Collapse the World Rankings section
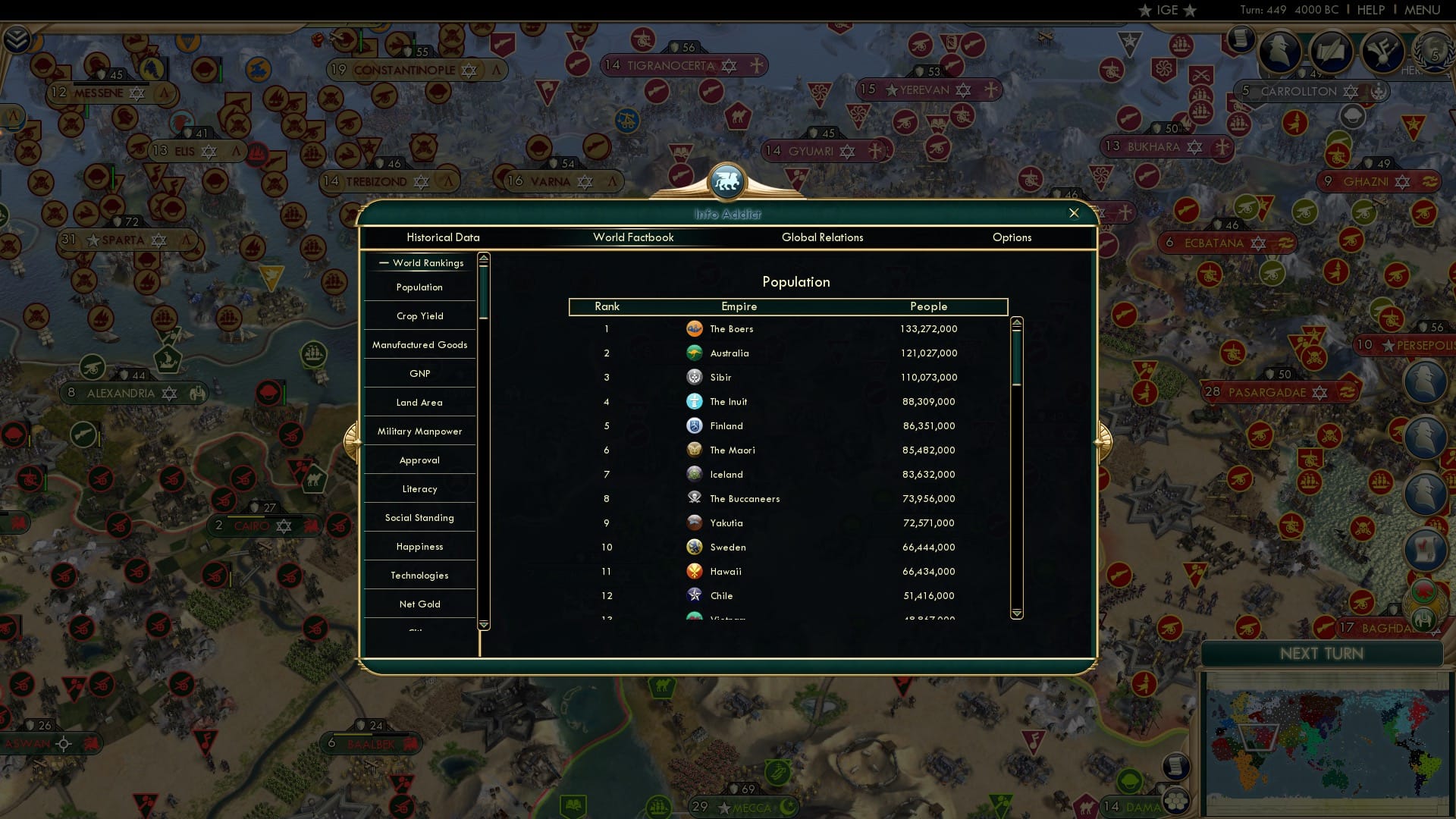Image resolution: width=1456 pixels, height=819 pixels. tap(382, 262)
